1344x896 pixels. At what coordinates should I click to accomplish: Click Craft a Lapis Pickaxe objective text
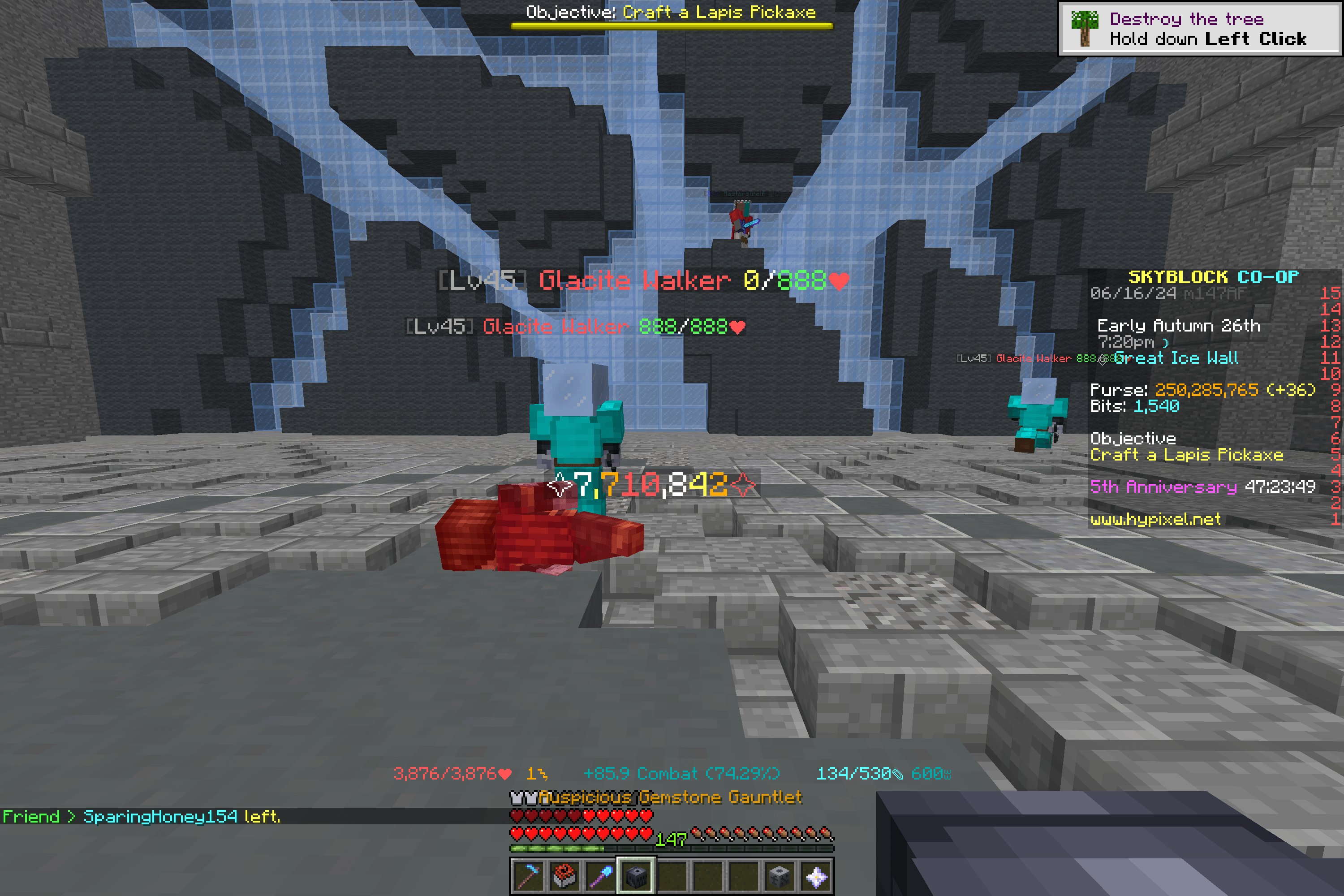coord(1186,455)
